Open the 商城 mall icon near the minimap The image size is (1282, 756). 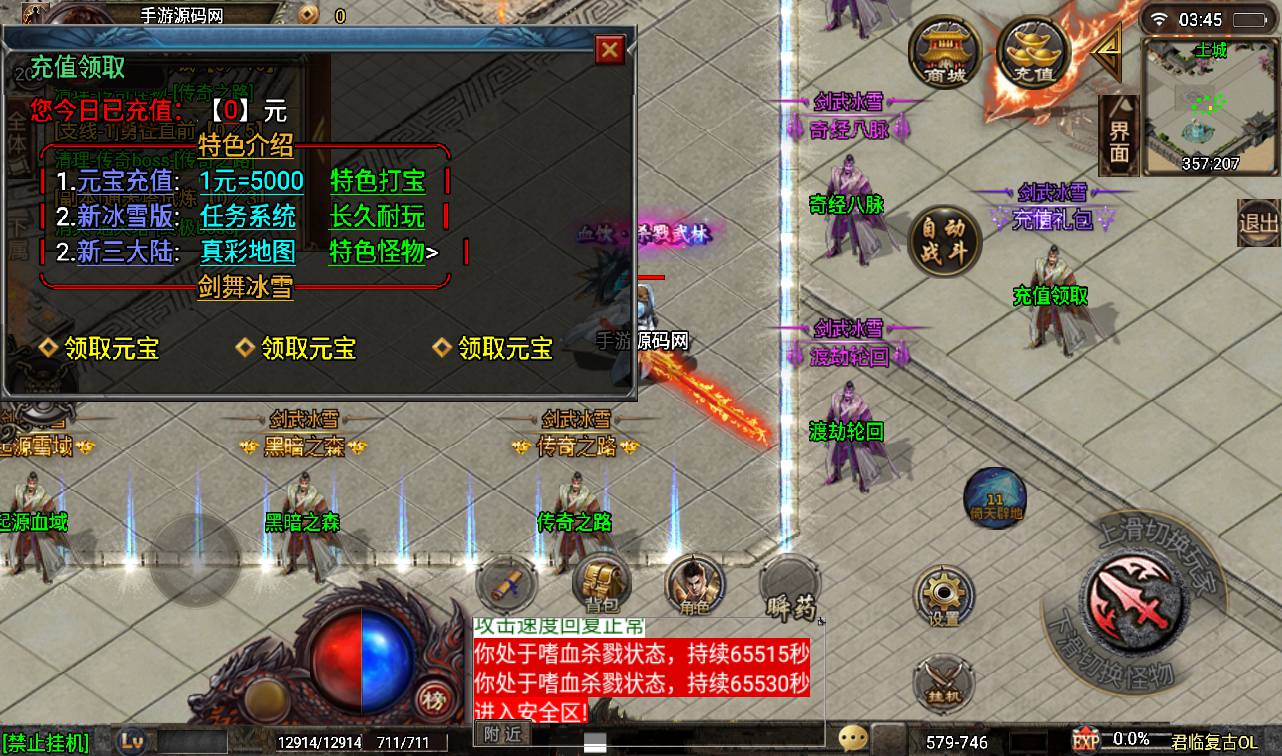pos(944,50)
